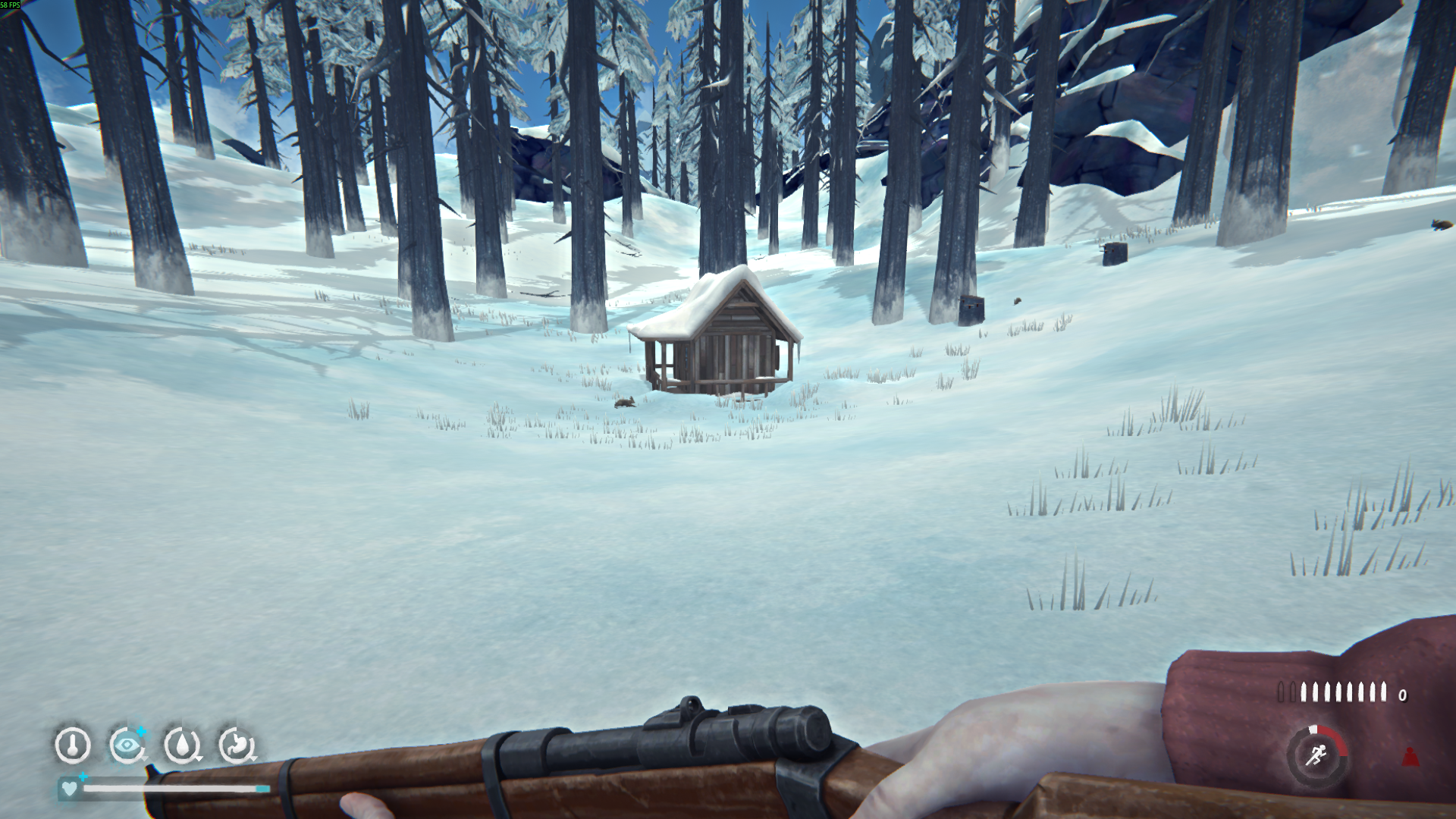Image resolution: width=1456 pixels, height=819 pixels.
Task: Open the stomach hunger status icon
Action: [x=237, y=745]
